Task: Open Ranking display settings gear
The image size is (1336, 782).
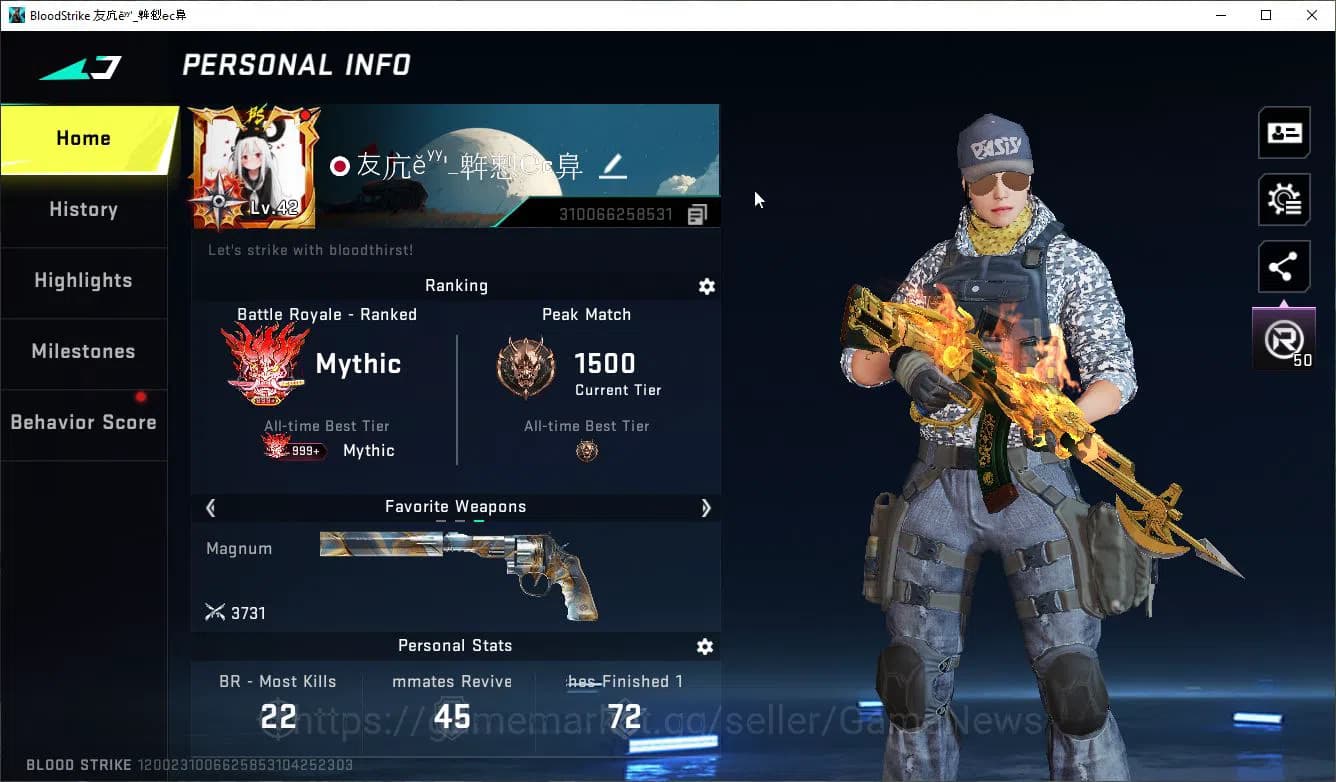Action: click(x=706, y=287)
